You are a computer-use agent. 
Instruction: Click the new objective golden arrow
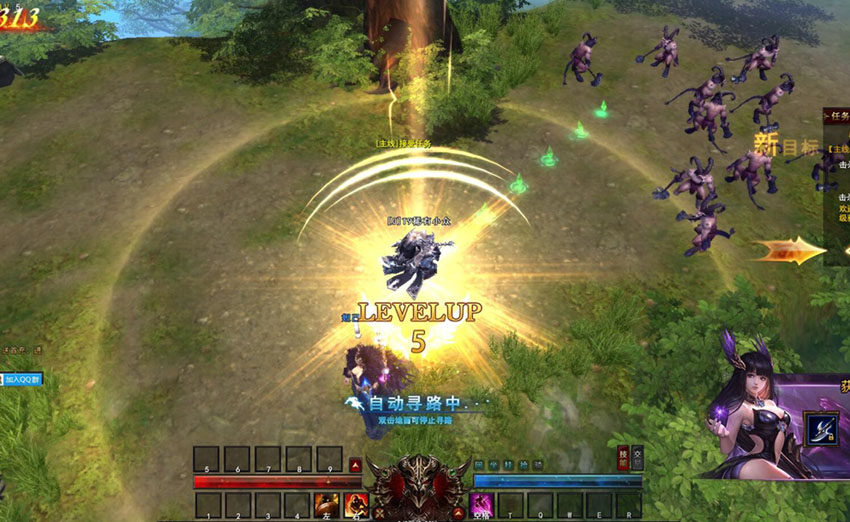pos(789,250)
